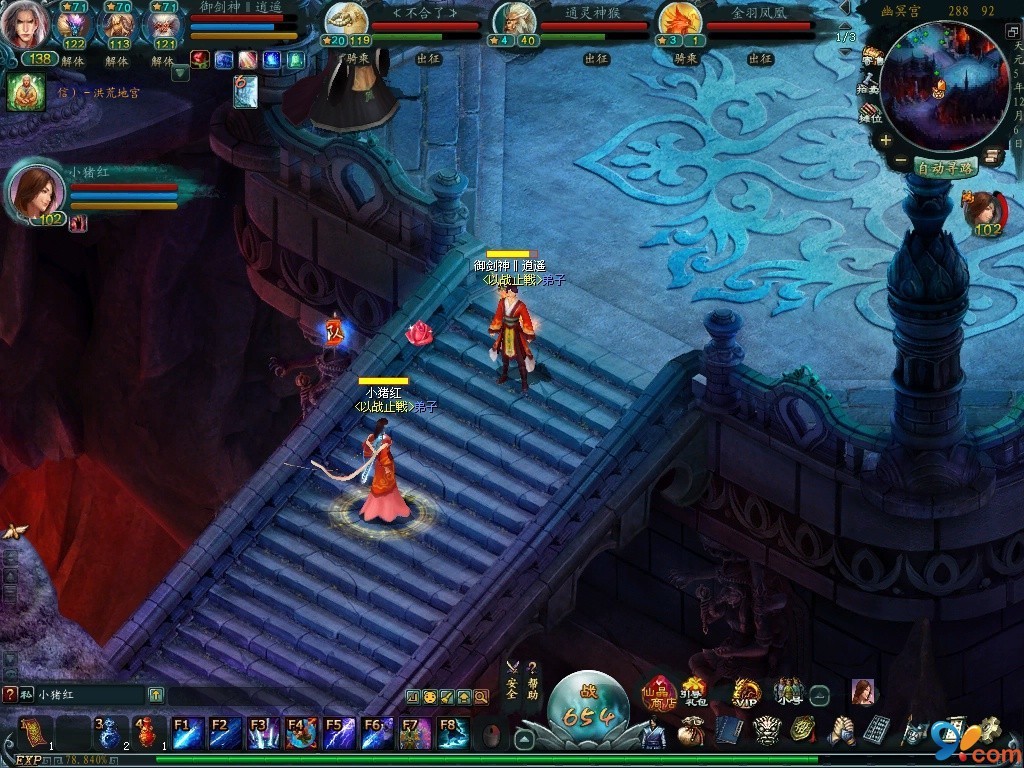Activate the F8 skill slot

point(453,733)
